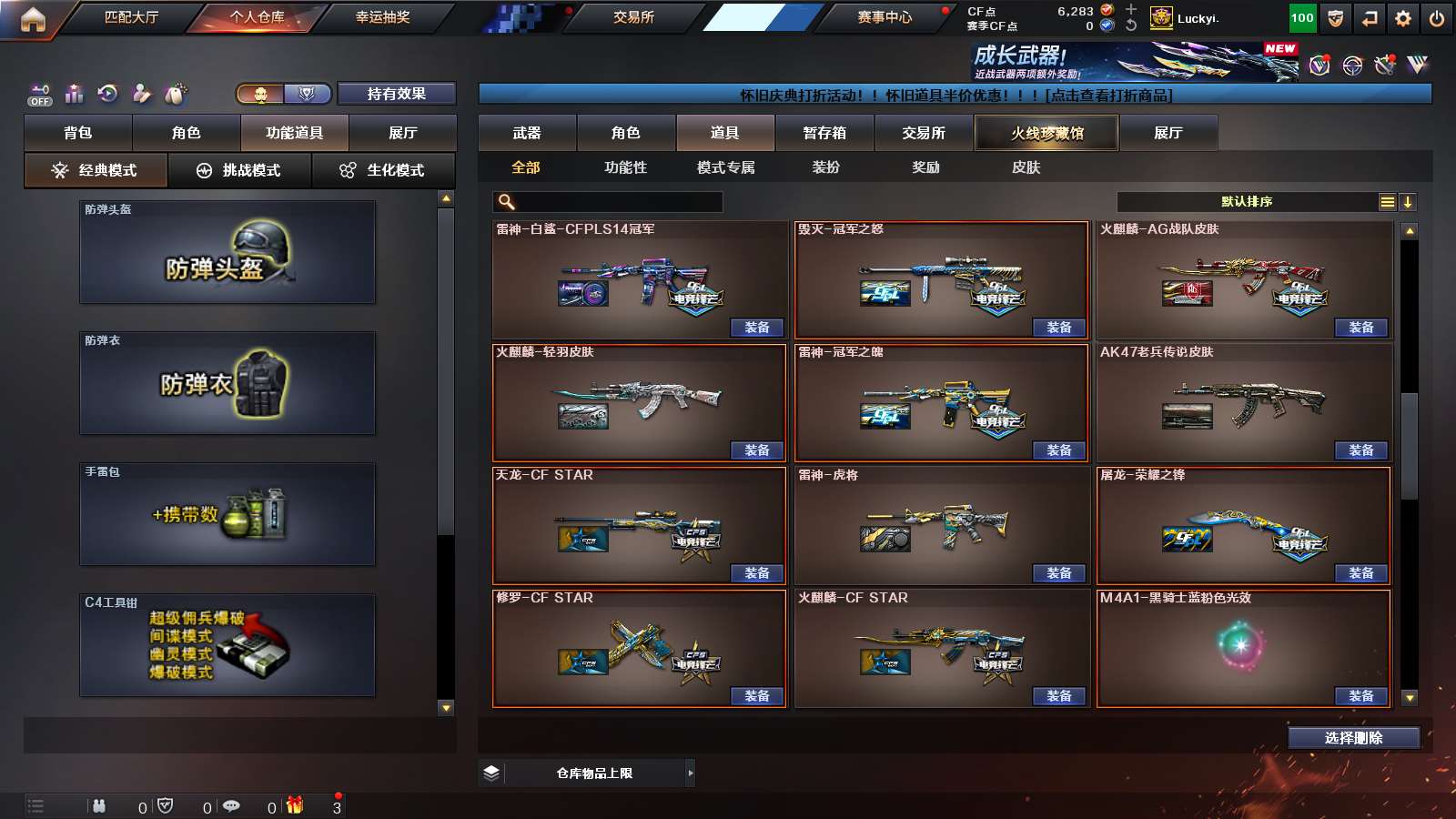Equip AK47老兵传说皮肤
Screen dimensions: 1456x819
1360,450
